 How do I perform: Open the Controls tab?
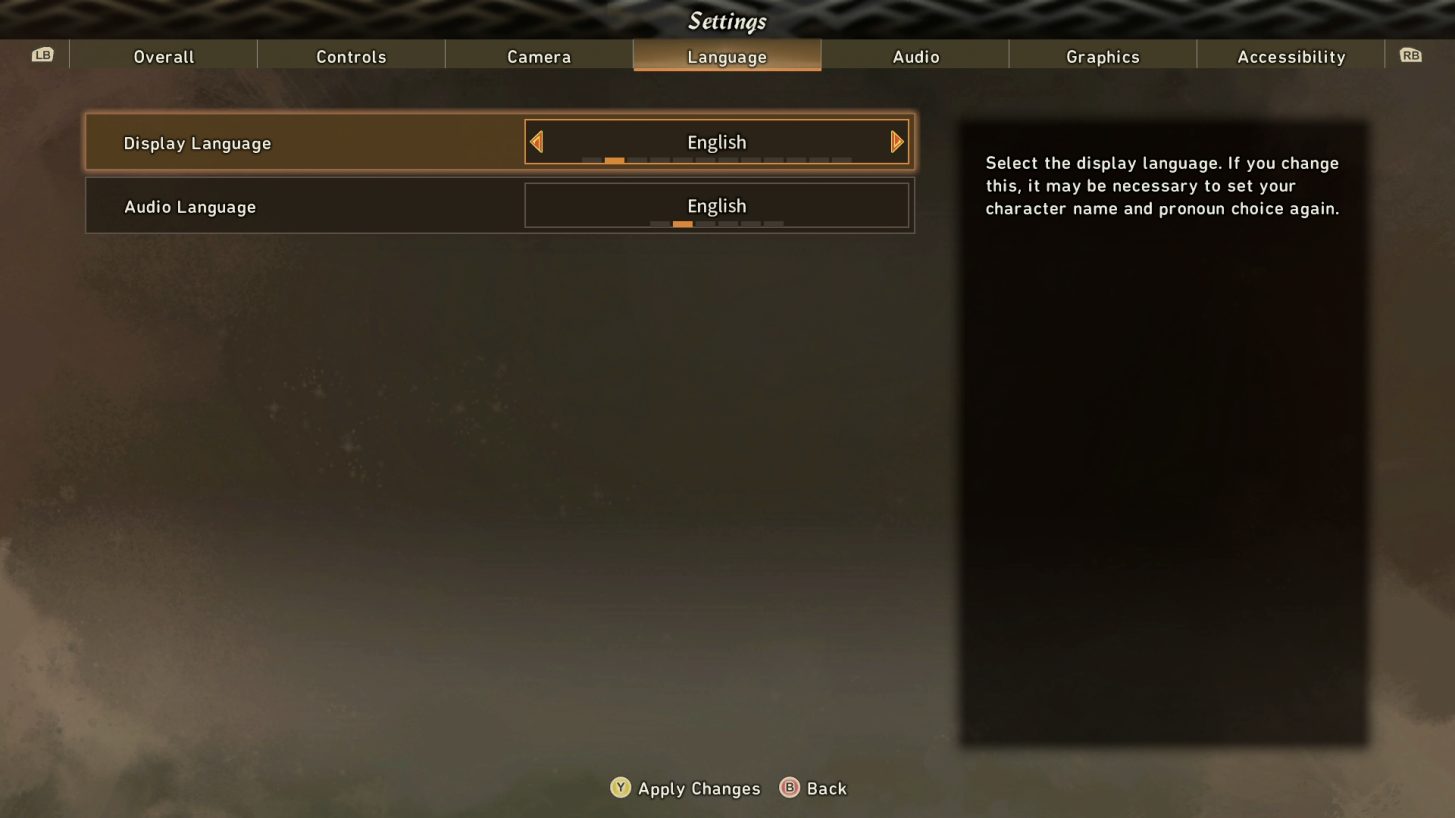(x=351, y=56)
